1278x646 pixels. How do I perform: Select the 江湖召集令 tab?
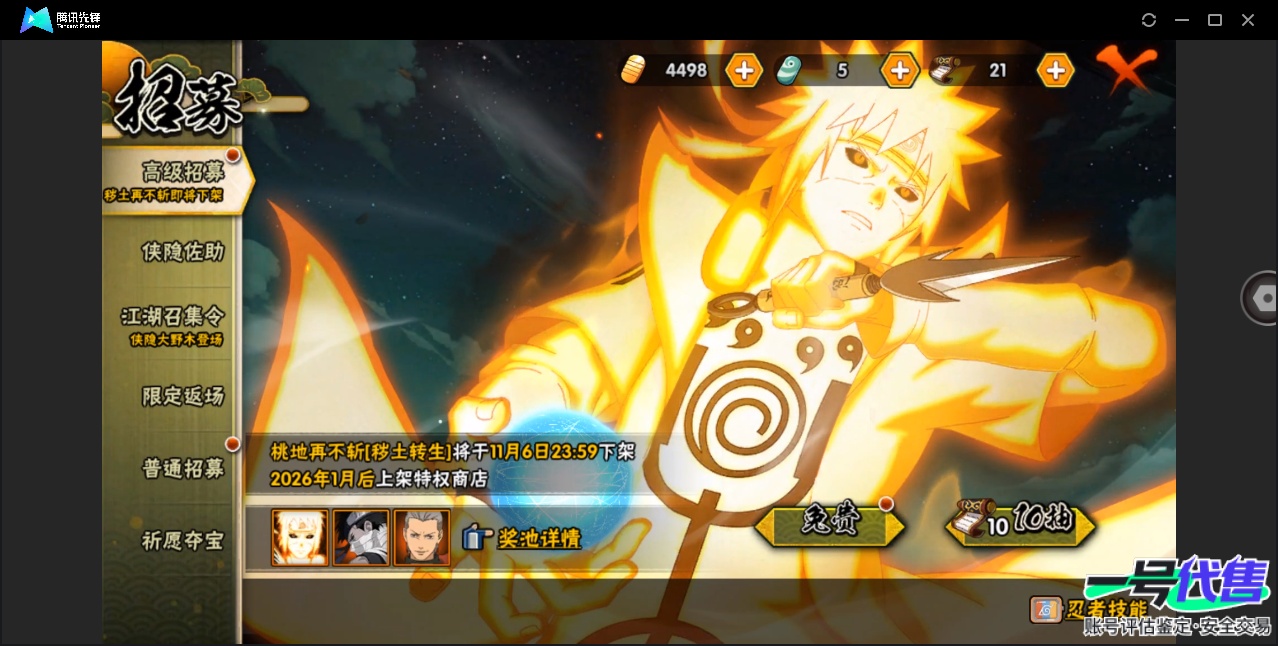point(173,324)
